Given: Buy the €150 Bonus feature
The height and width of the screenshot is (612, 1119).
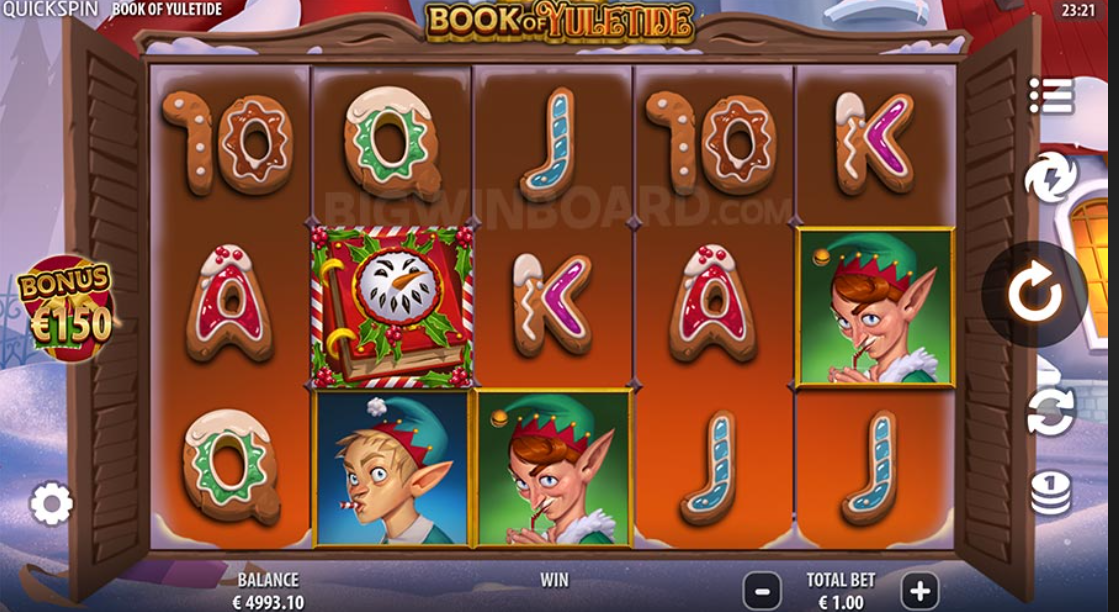Looking at the screenshot, I should pos(65,309).
